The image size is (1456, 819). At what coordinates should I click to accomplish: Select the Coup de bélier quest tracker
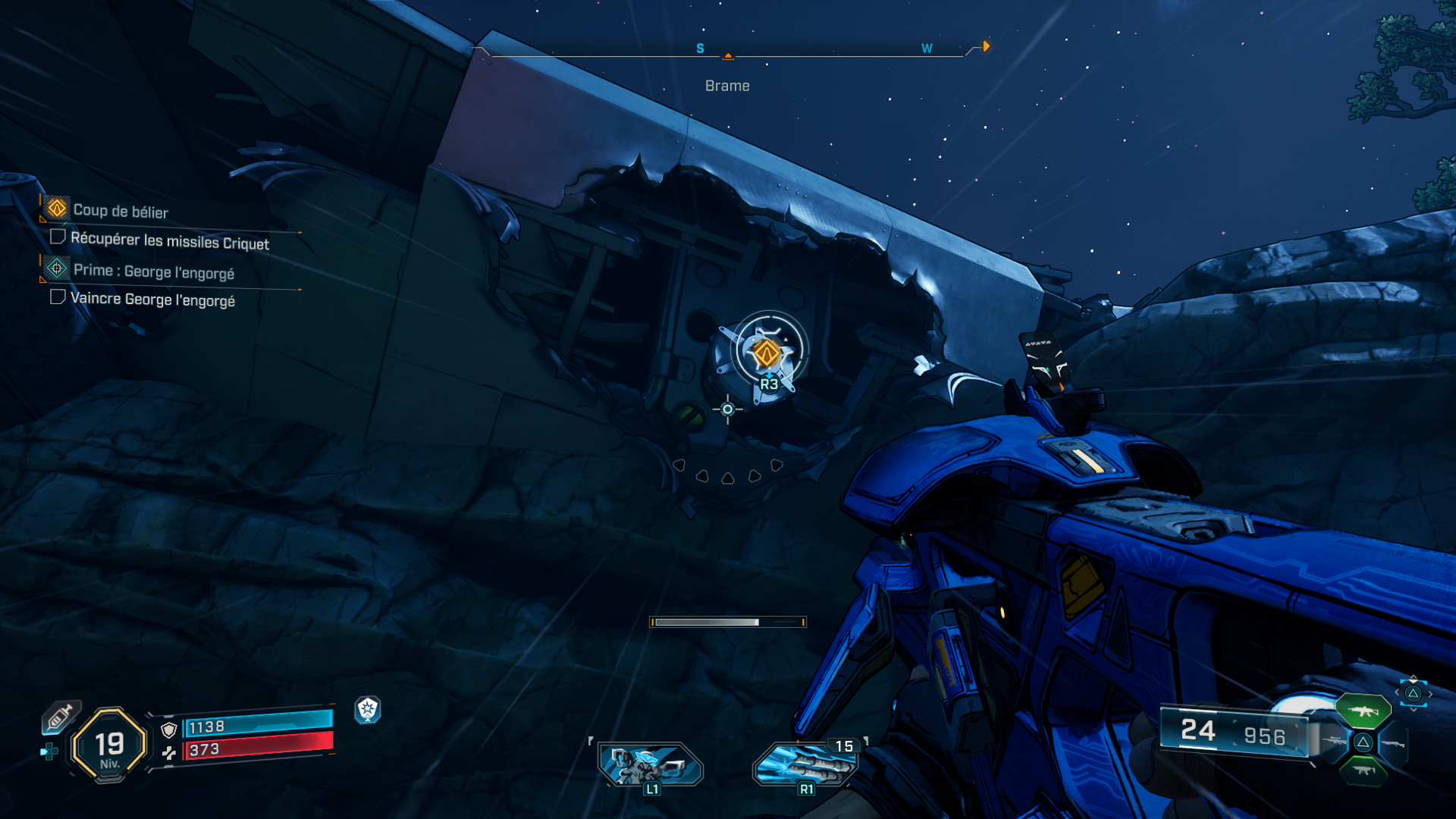coord(120,210)
